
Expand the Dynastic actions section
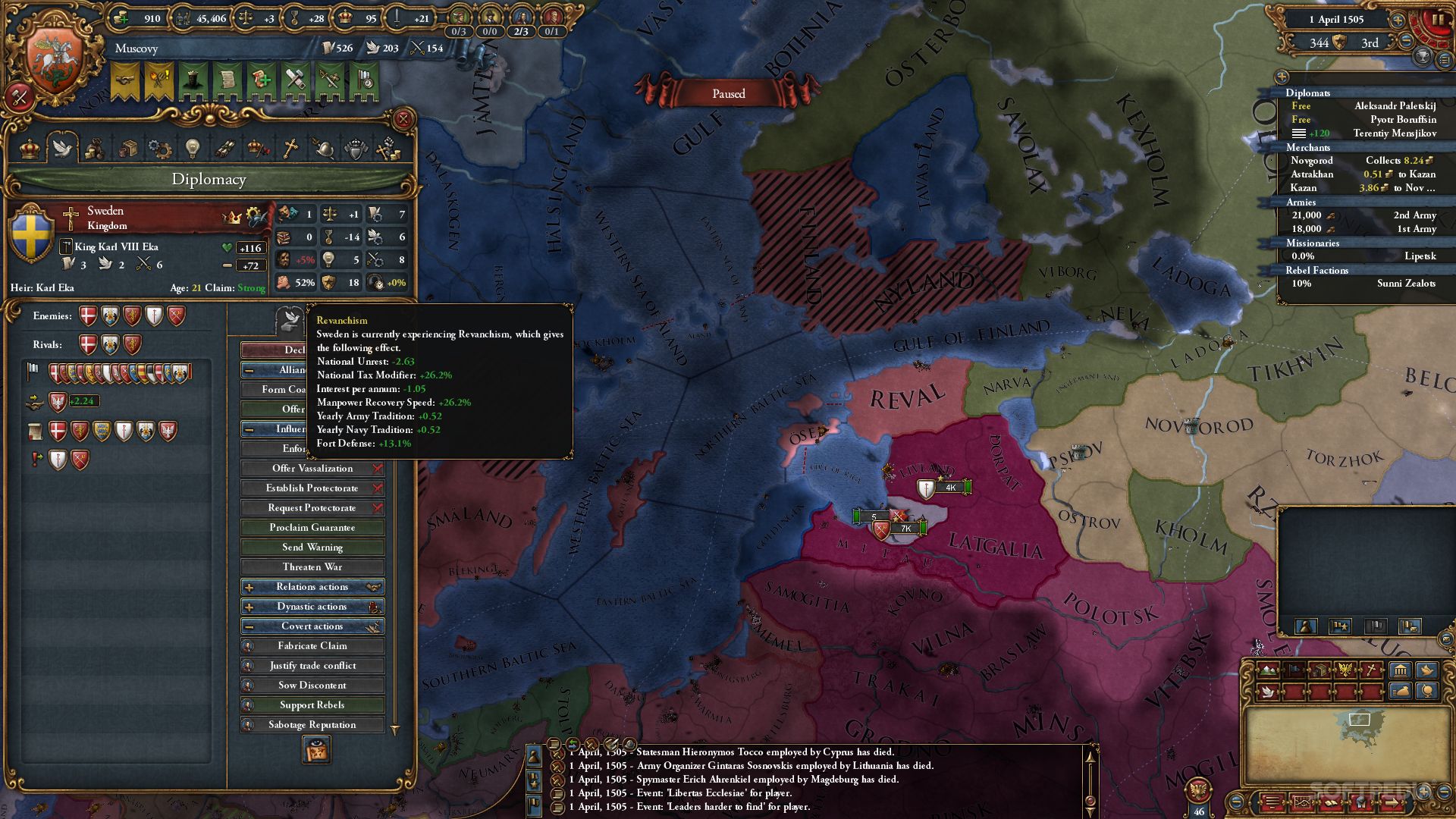click(x=312, y=607)
